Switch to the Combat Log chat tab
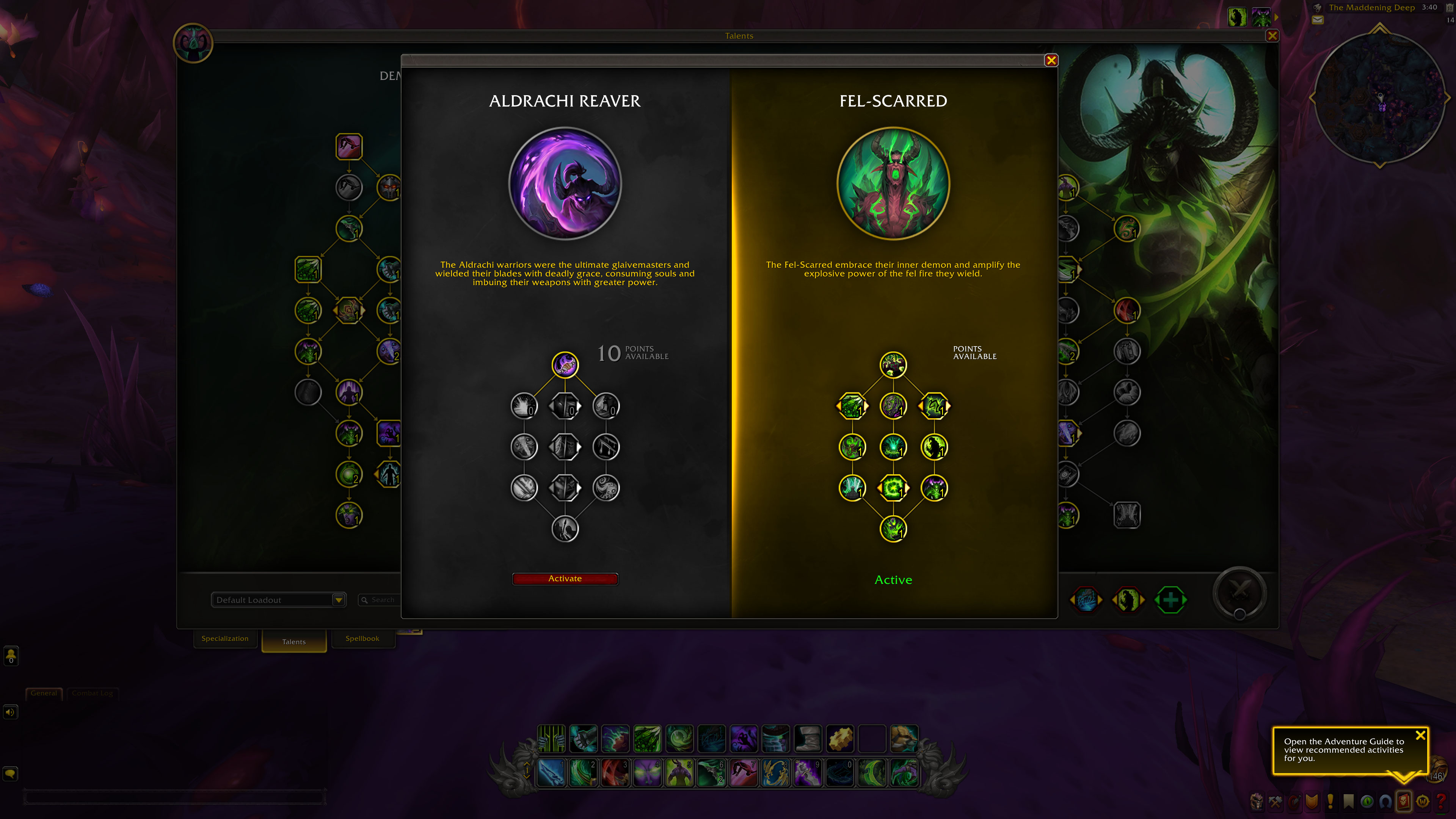Viewport: 1456px width, 819px height. point(92,693)
